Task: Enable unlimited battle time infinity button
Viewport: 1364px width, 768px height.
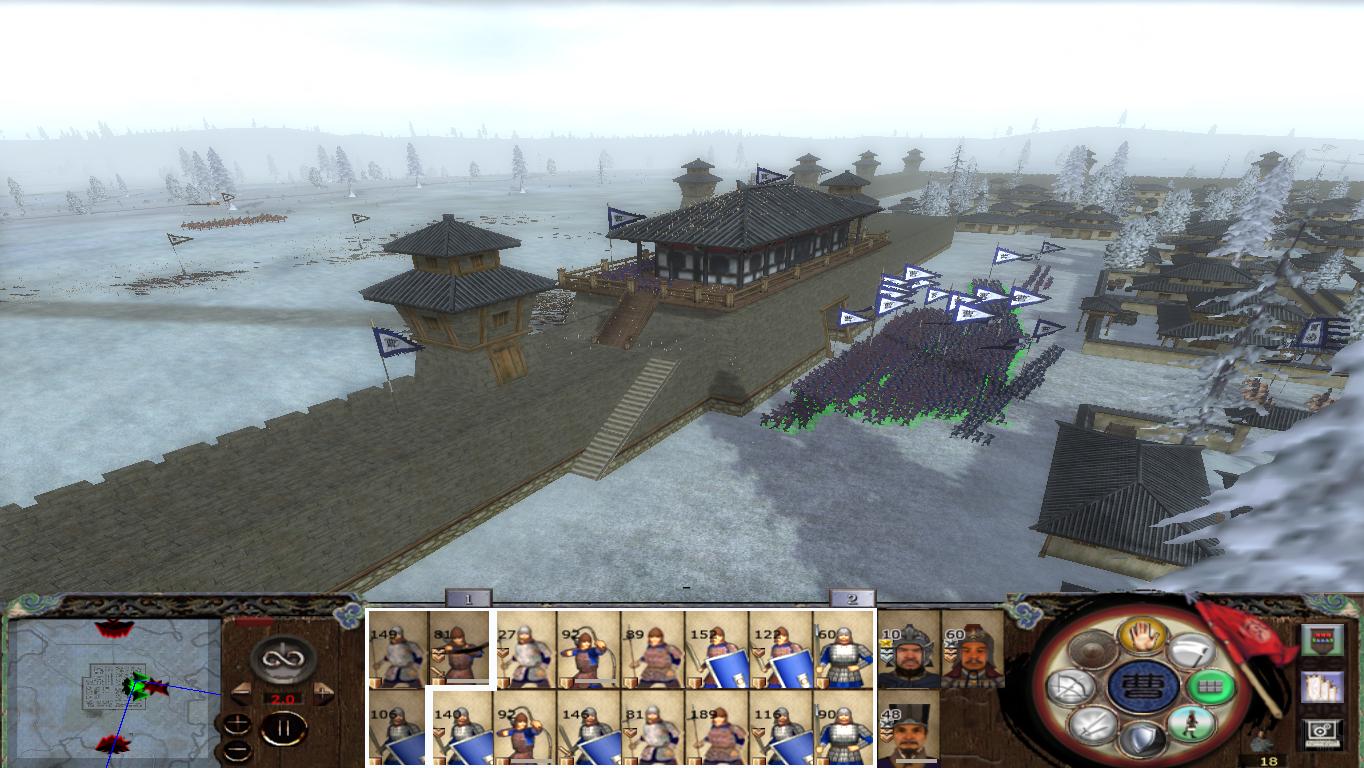Action: point(283,658)
